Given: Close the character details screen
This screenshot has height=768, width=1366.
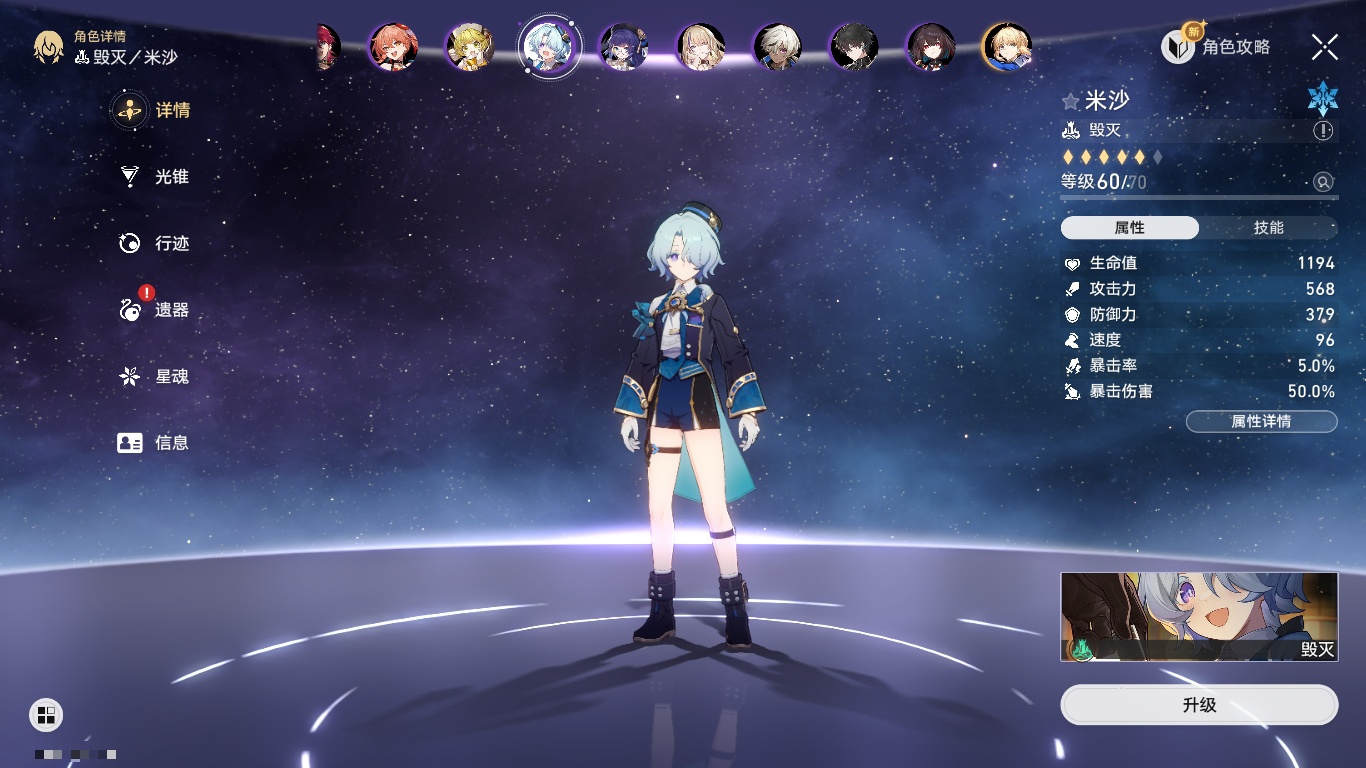Looking at the screenshot, I should pos(1325,46).
